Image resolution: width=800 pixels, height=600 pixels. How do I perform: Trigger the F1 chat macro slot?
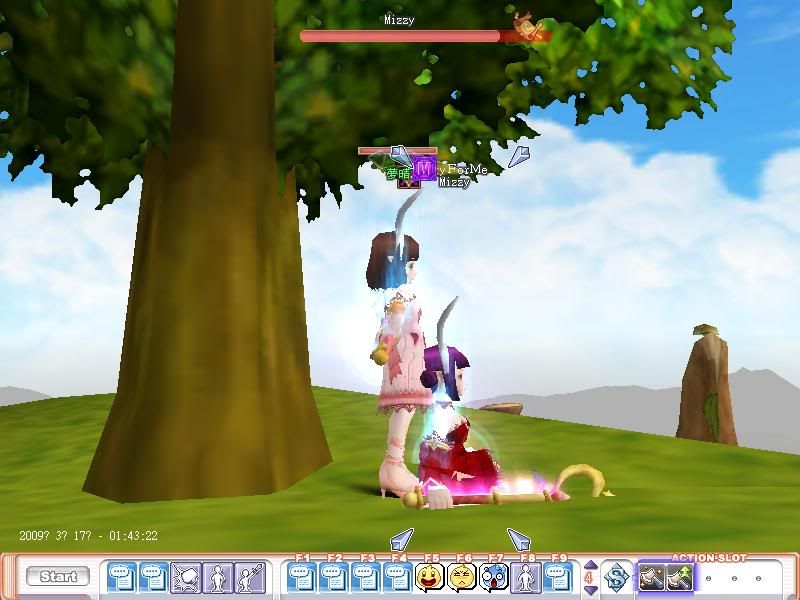[302, 577]
